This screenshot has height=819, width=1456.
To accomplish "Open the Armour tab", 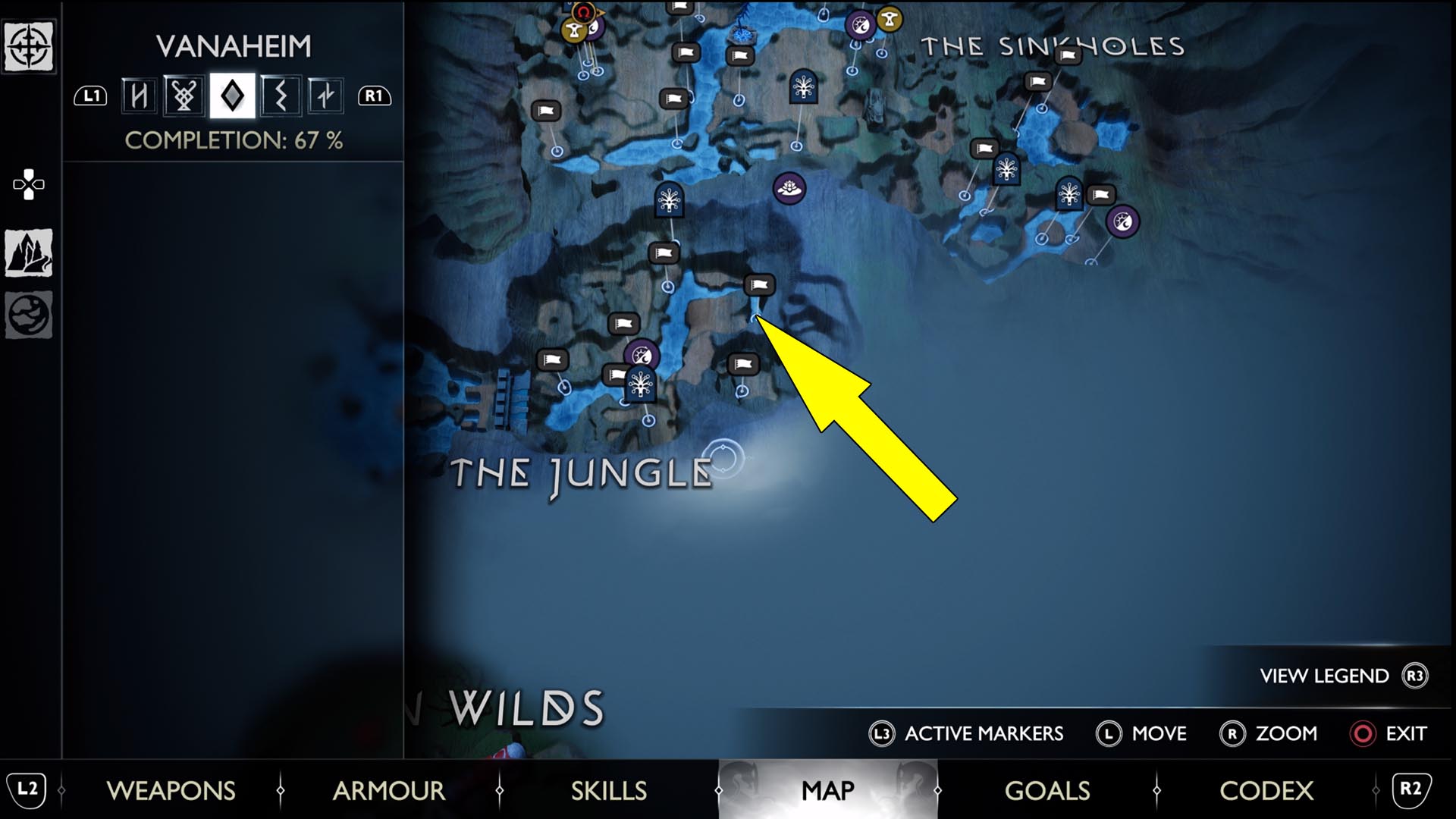I will tap(388, 790).
